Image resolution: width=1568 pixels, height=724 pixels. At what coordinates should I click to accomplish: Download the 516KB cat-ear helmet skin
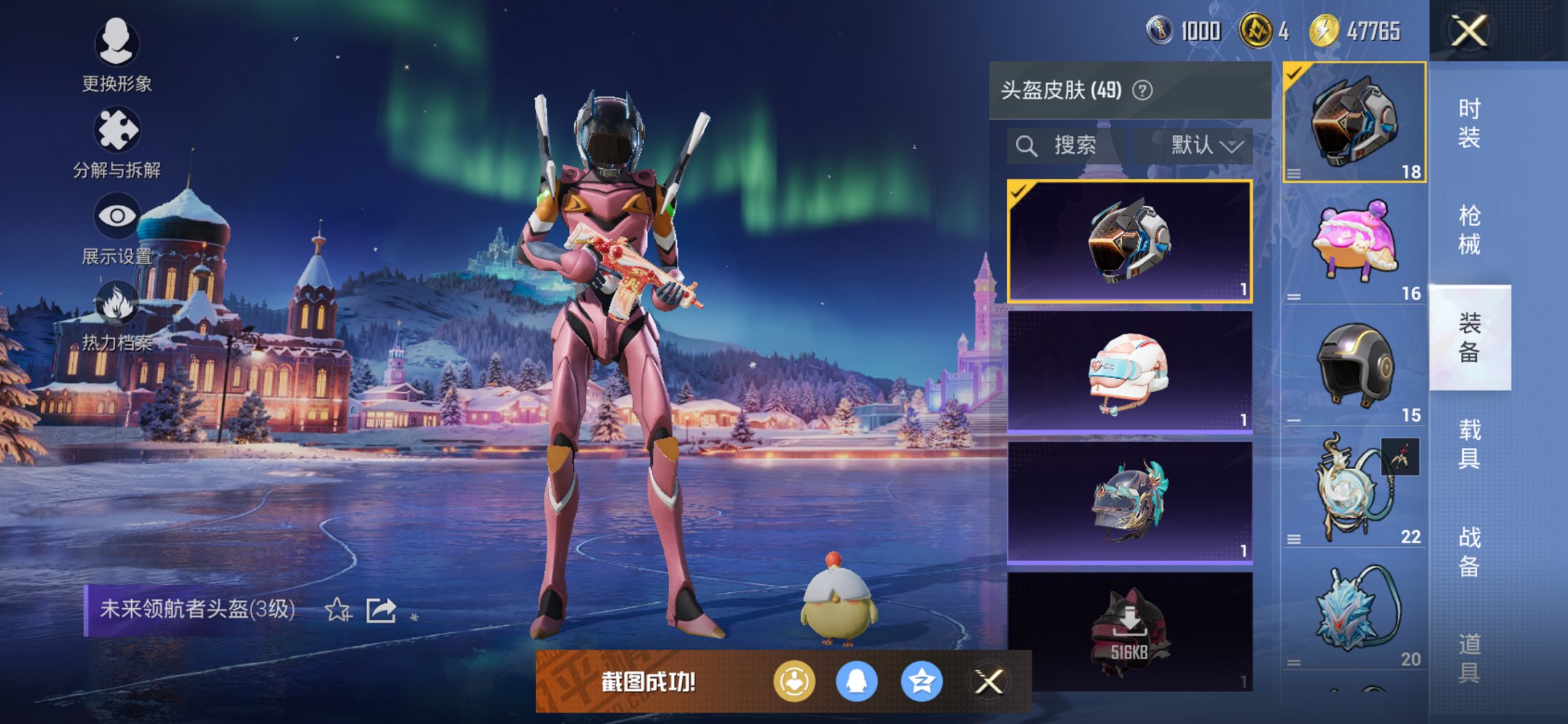click(x=1129, y=631)
